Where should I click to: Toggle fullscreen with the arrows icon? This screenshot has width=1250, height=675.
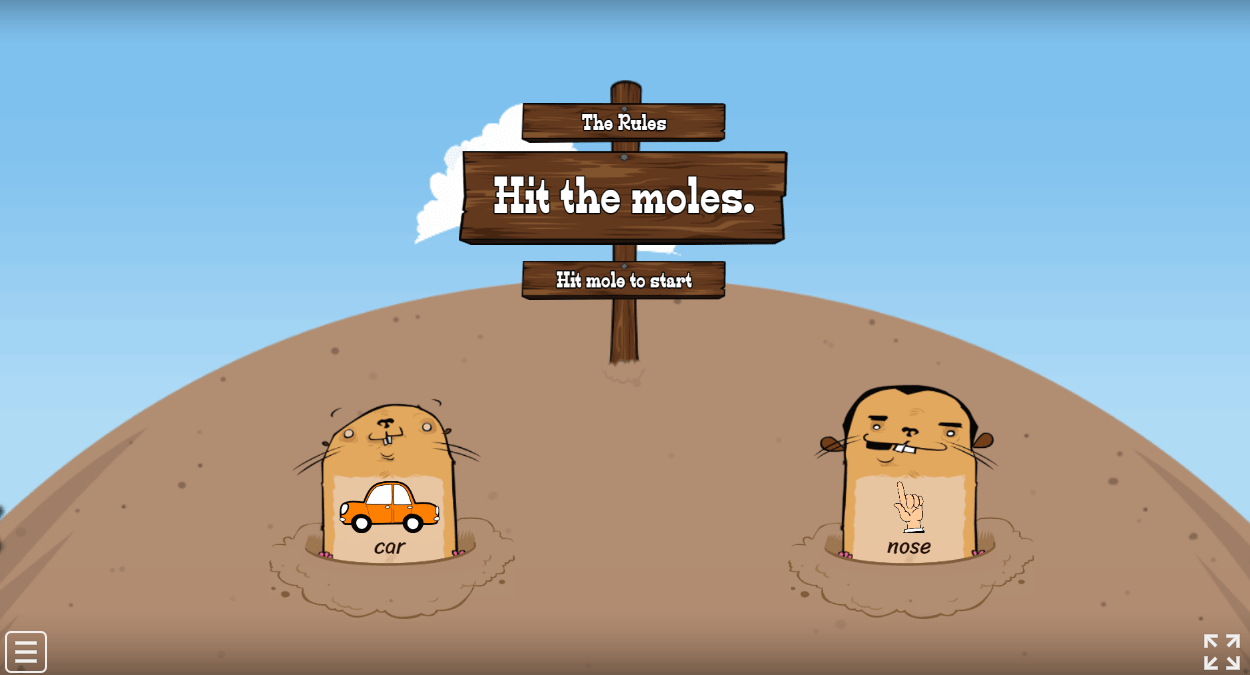[1221, 652]
